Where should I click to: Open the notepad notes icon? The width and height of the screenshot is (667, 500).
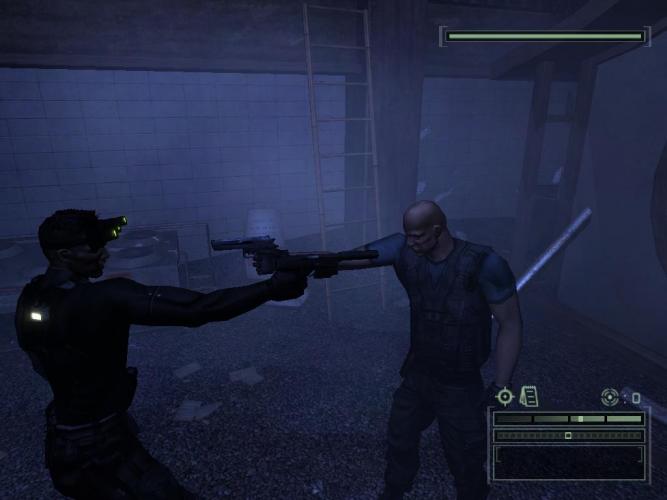(529, 396)
